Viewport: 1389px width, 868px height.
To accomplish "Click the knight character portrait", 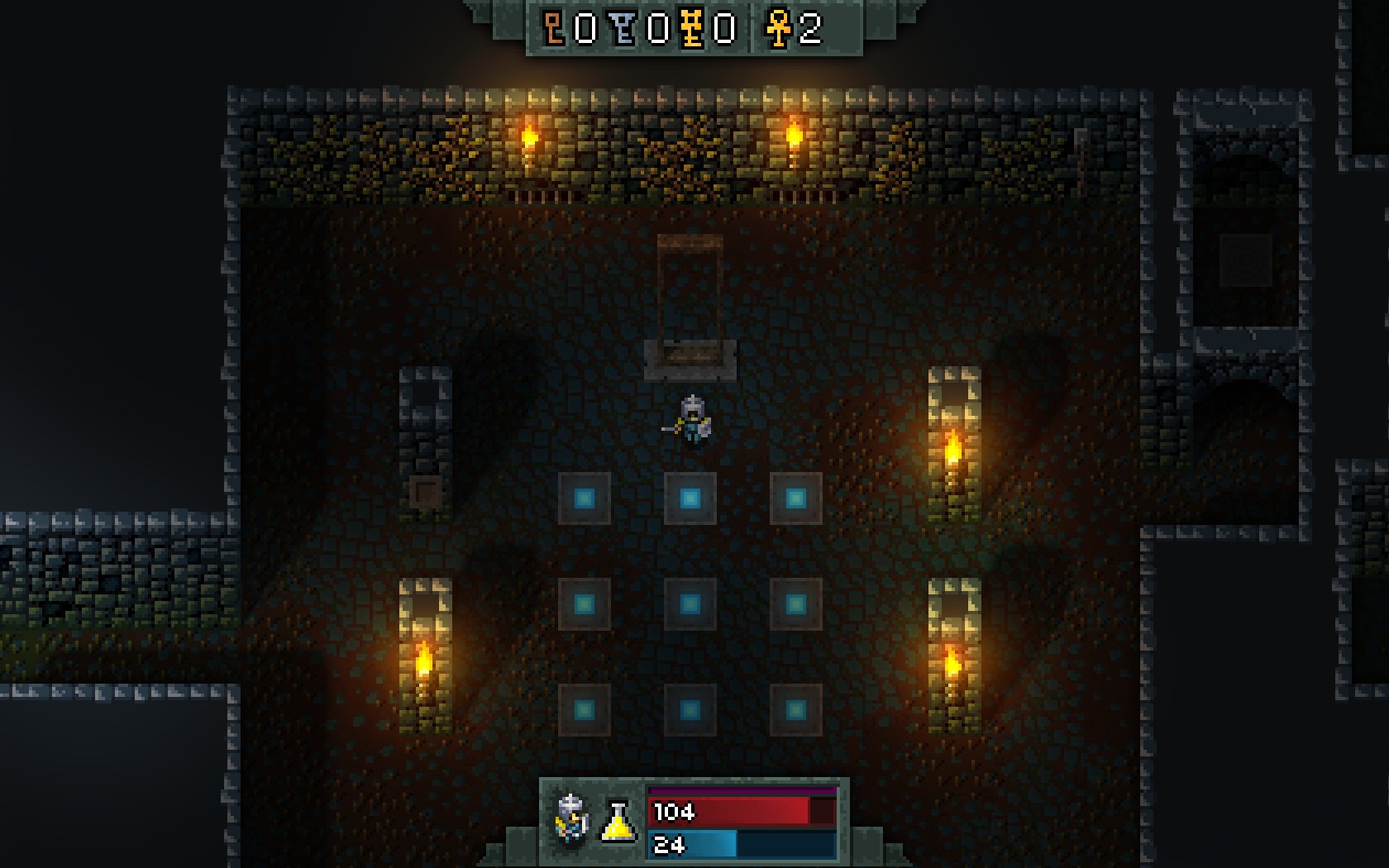I will [571, 819].
